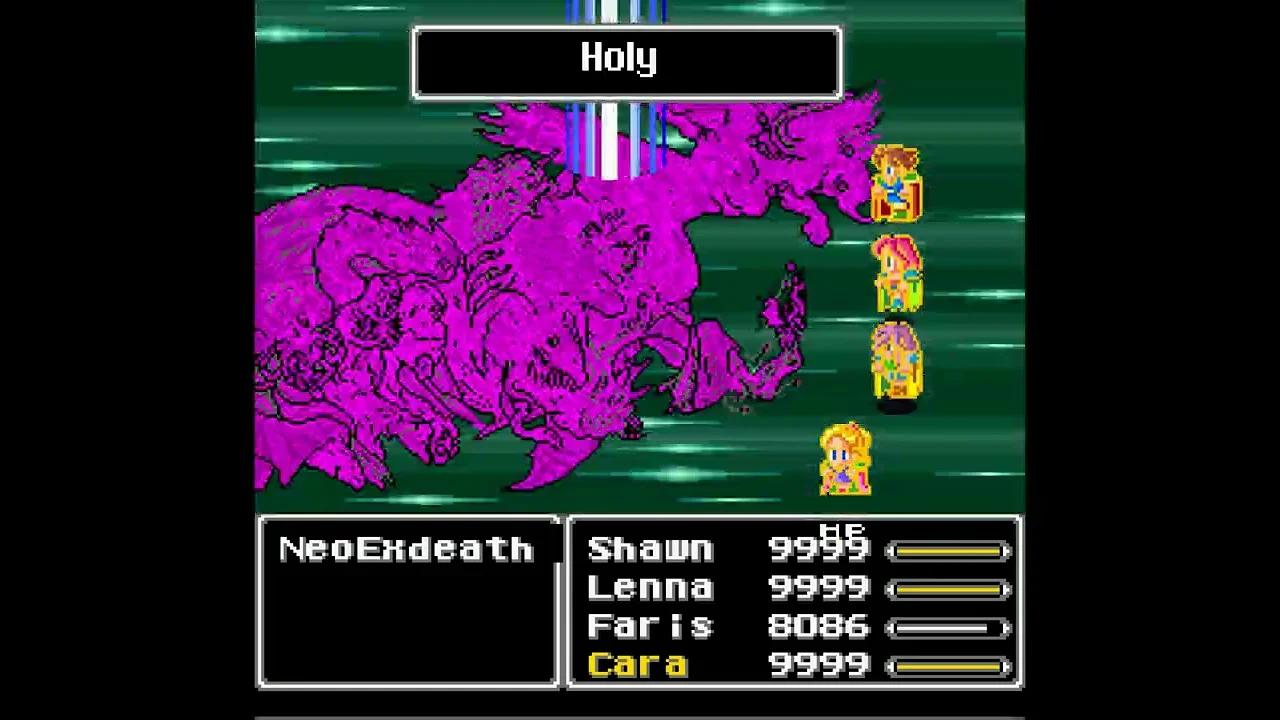1280x720 pixels.
Task: Click Faris's 8086 HP value
Action: 819,626
